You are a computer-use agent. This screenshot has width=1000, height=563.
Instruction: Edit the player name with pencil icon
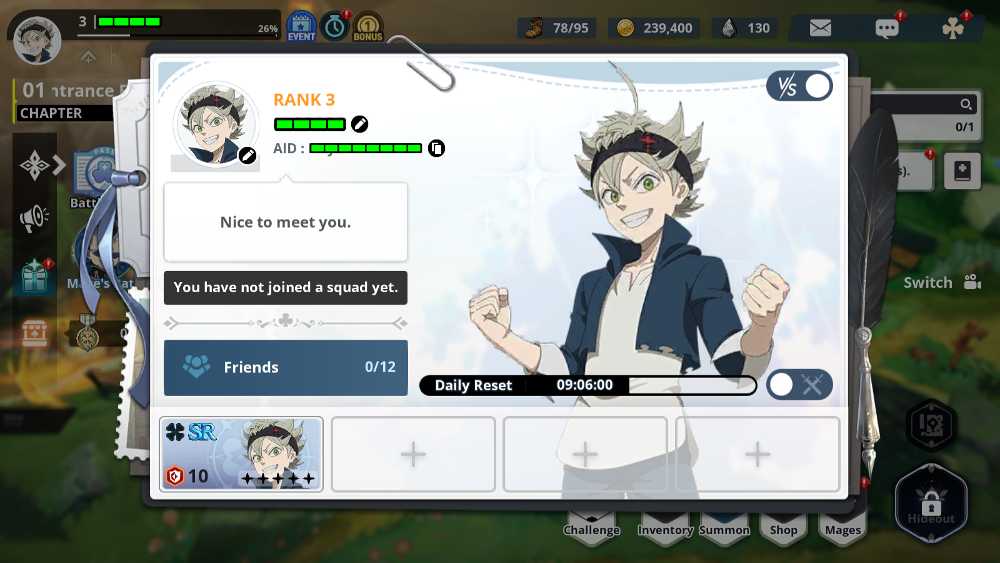coord(359,124)
